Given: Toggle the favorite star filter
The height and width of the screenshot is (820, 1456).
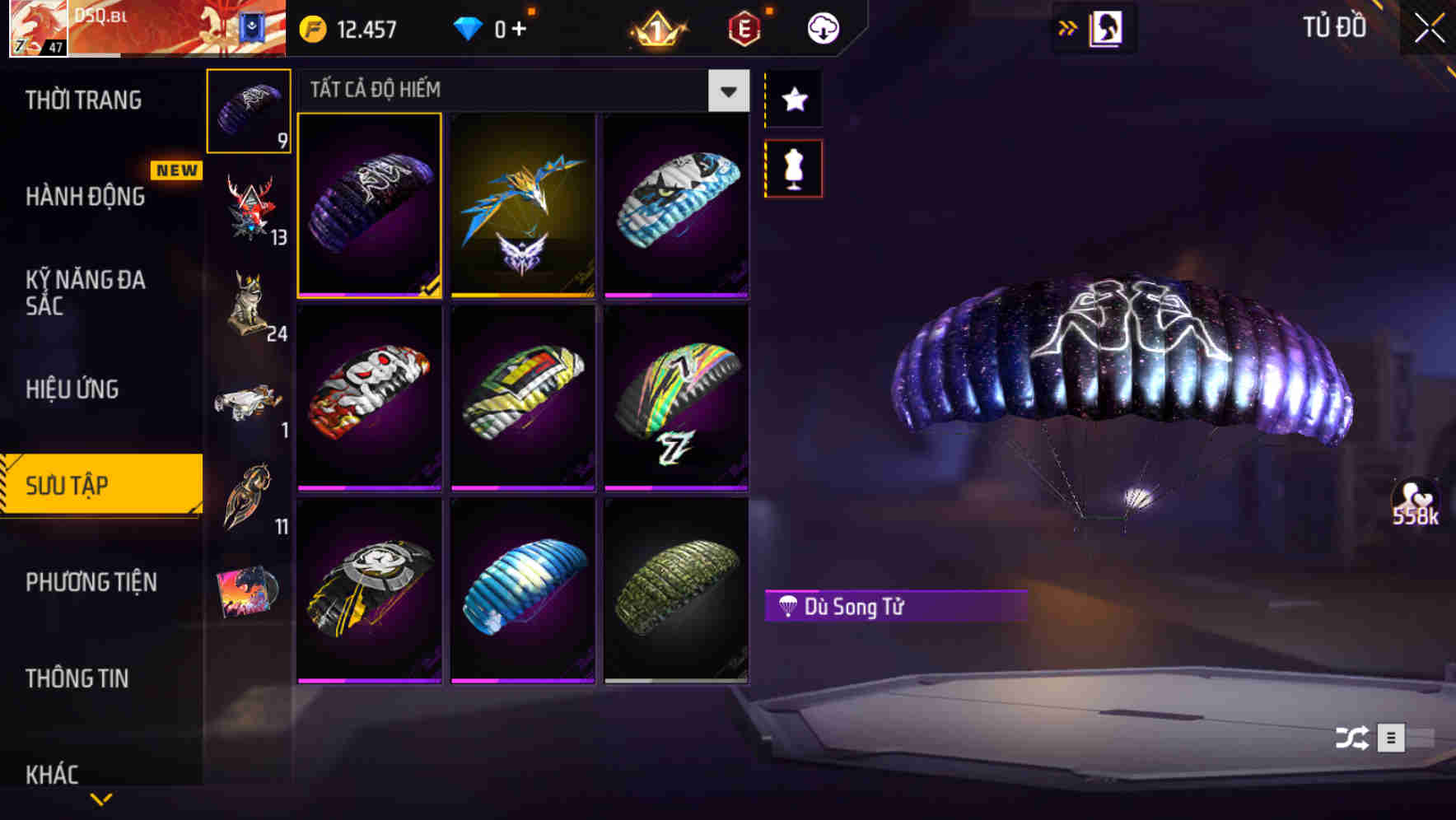Looking at the screenshot, I should pos(793,100).
